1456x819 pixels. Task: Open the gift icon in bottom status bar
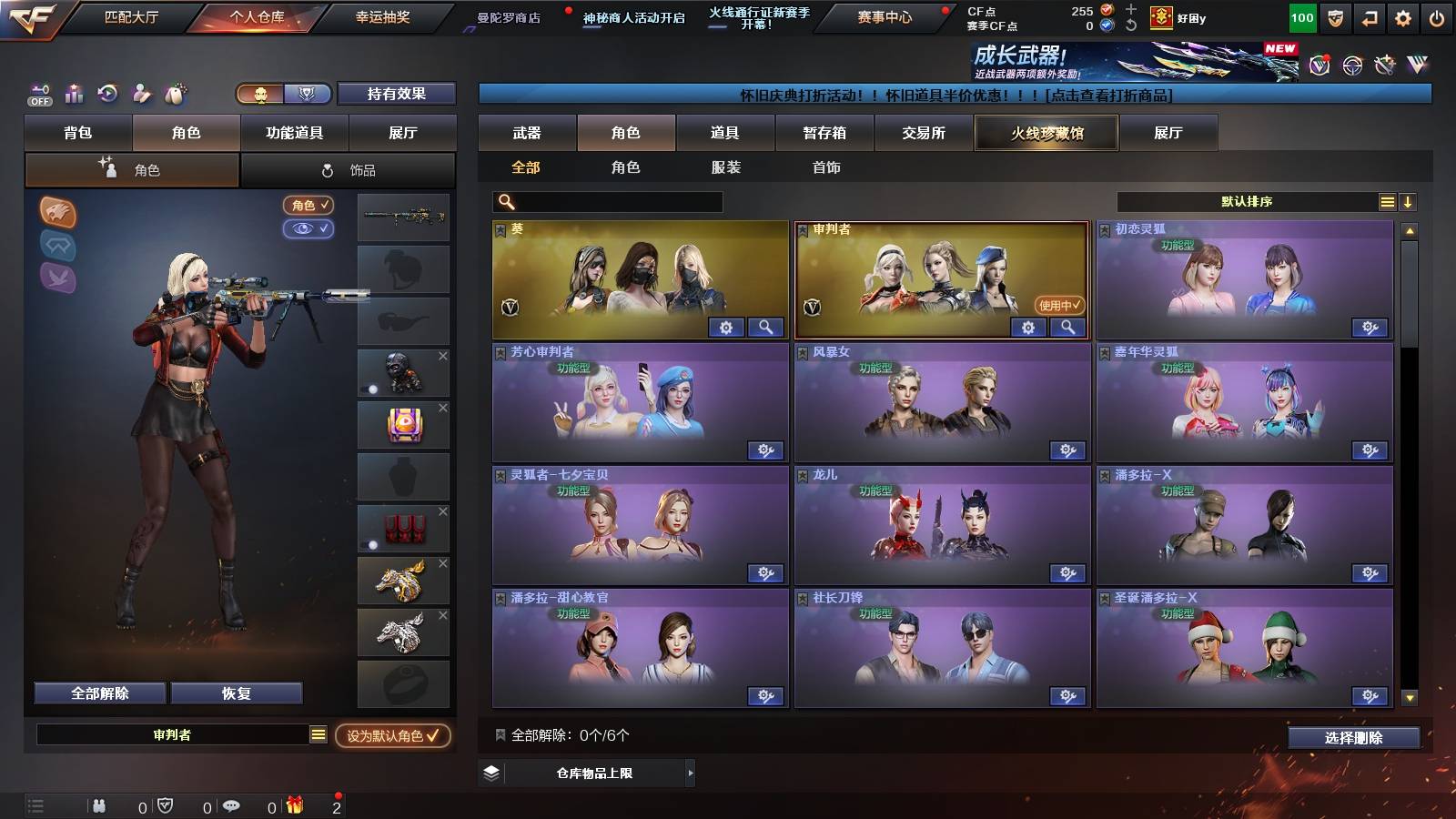(x=294, y=806)
